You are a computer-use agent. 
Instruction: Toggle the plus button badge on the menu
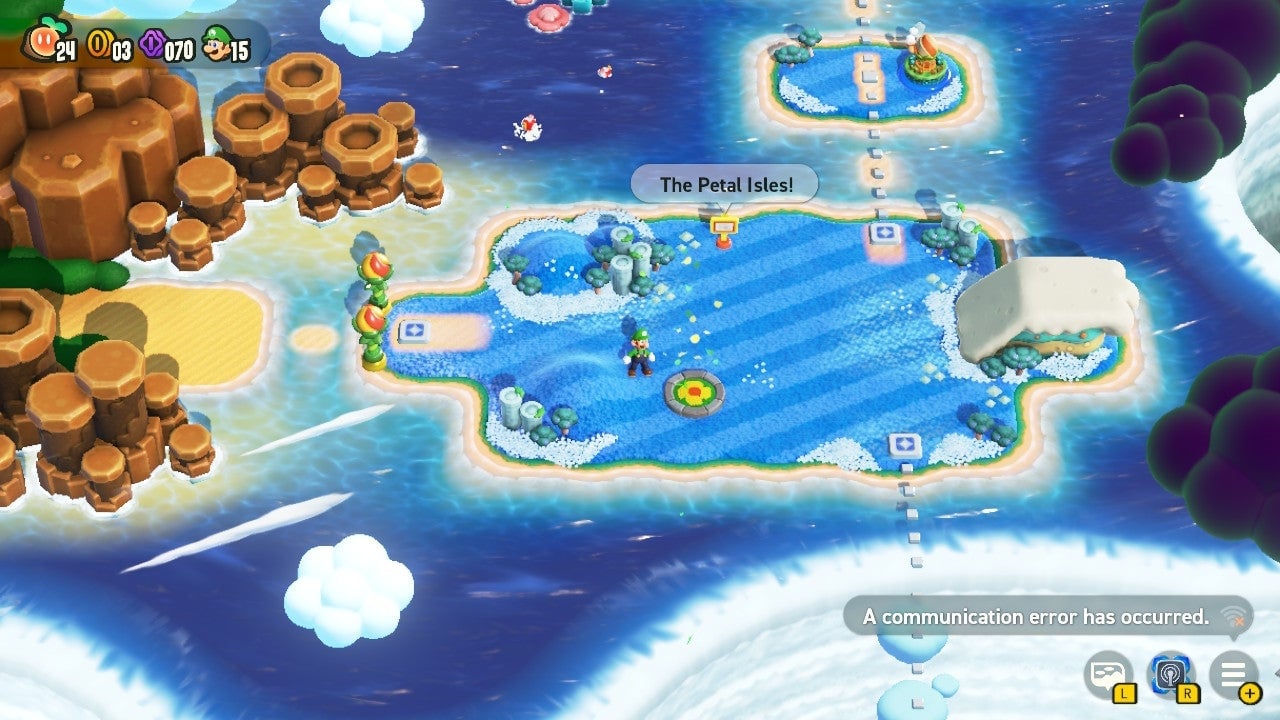[x=1250, y=692]
